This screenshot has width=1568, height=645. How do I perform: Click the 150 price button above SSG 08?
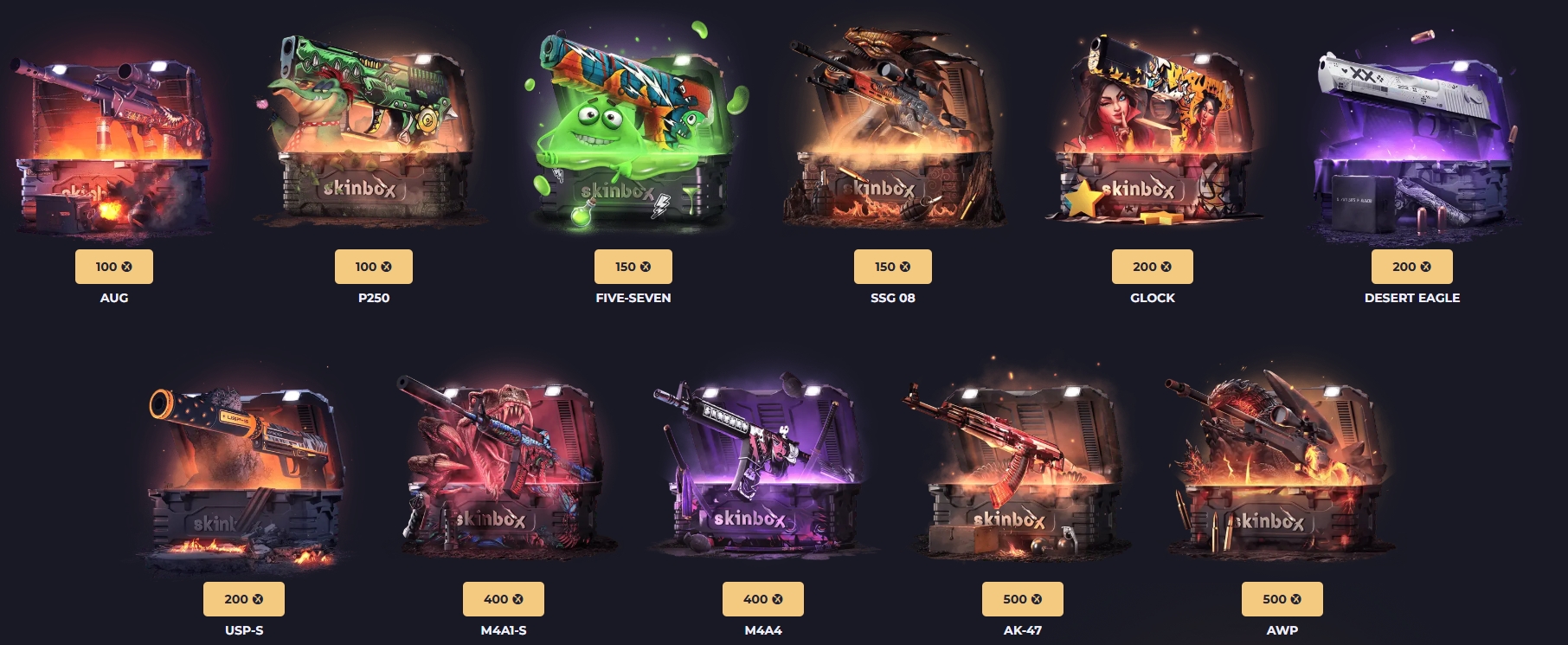pos(892,267)
